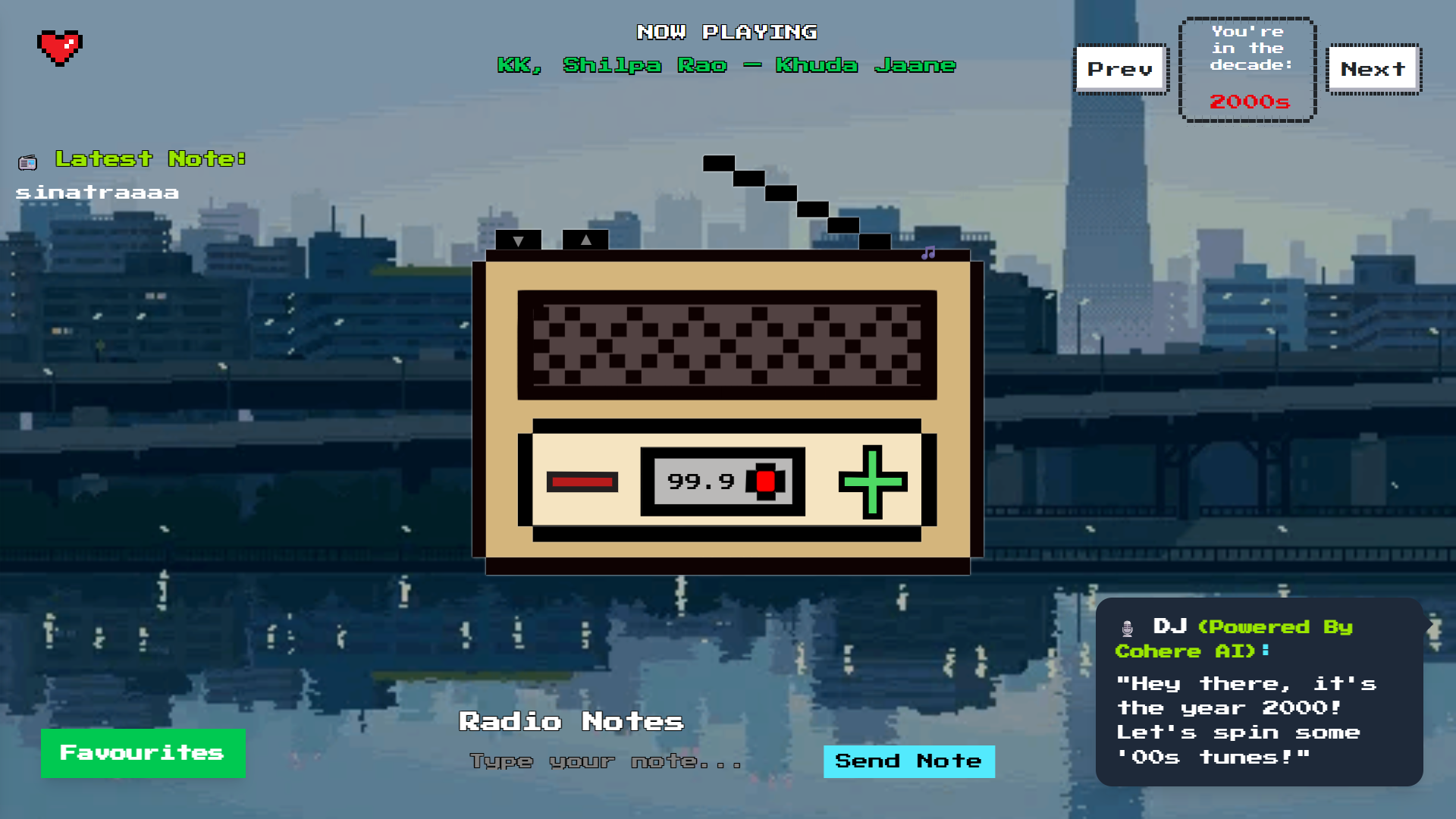This screenshot has width=1456, height=819.
Task: Tune up with the green plus button
Action: [873, 482]
